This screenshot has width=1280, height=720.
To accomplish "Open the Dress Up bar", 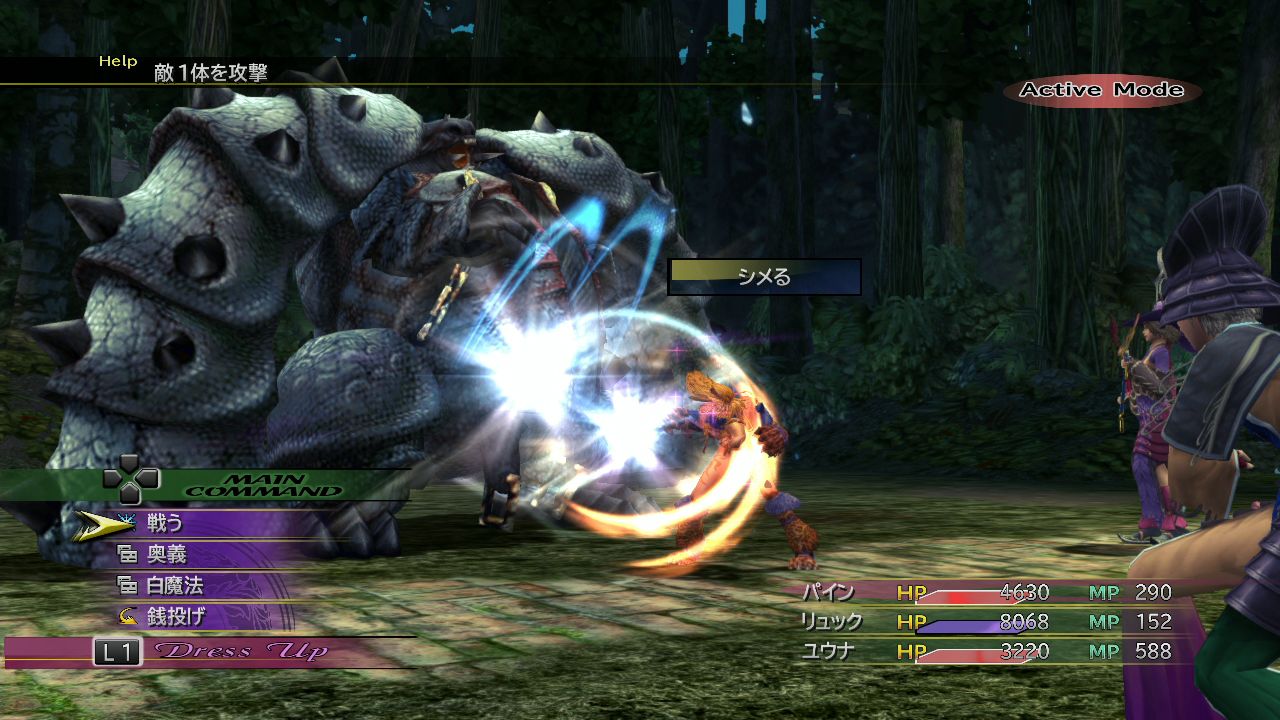I will tap(240, 652).
